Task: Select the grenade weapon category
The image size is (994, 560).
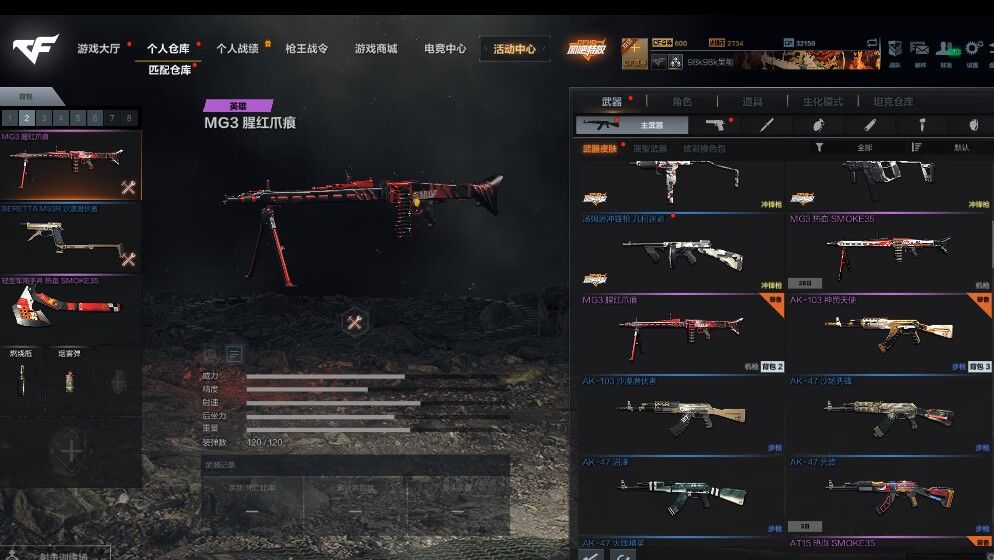Action: click(x=818, y=125)
